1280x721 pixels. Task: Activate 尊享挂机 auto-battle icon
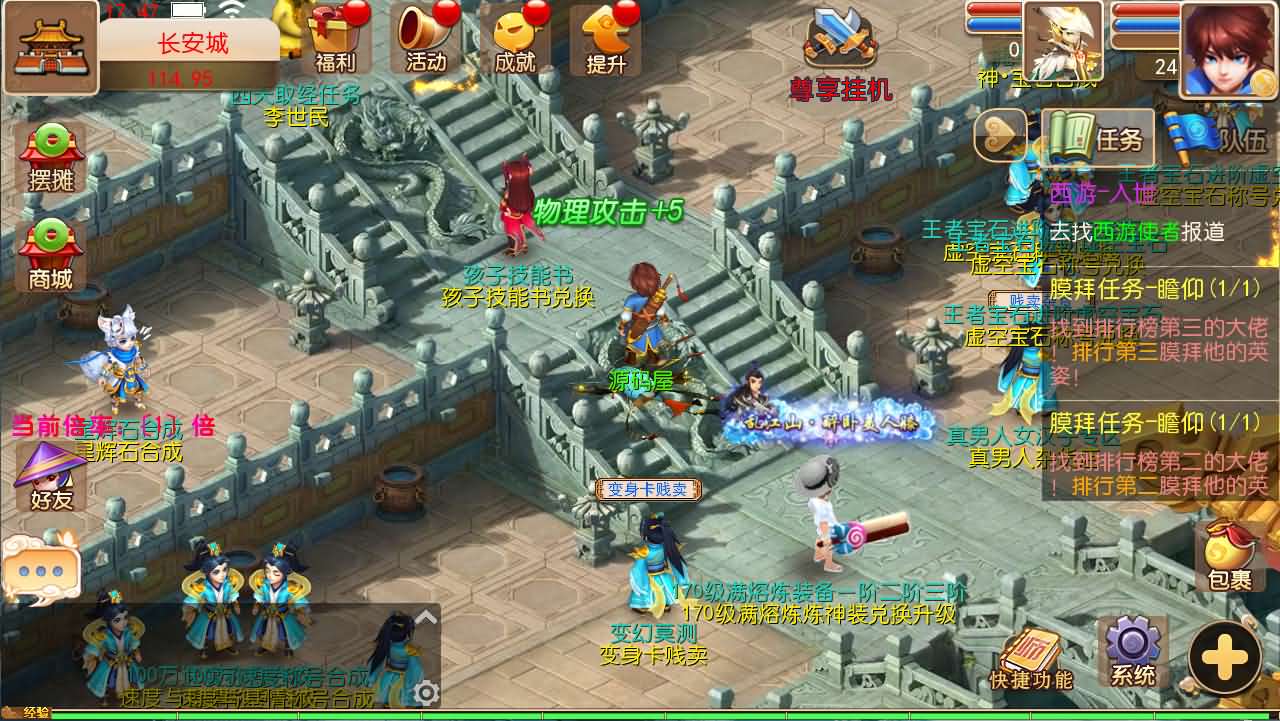tap(840, 40)
